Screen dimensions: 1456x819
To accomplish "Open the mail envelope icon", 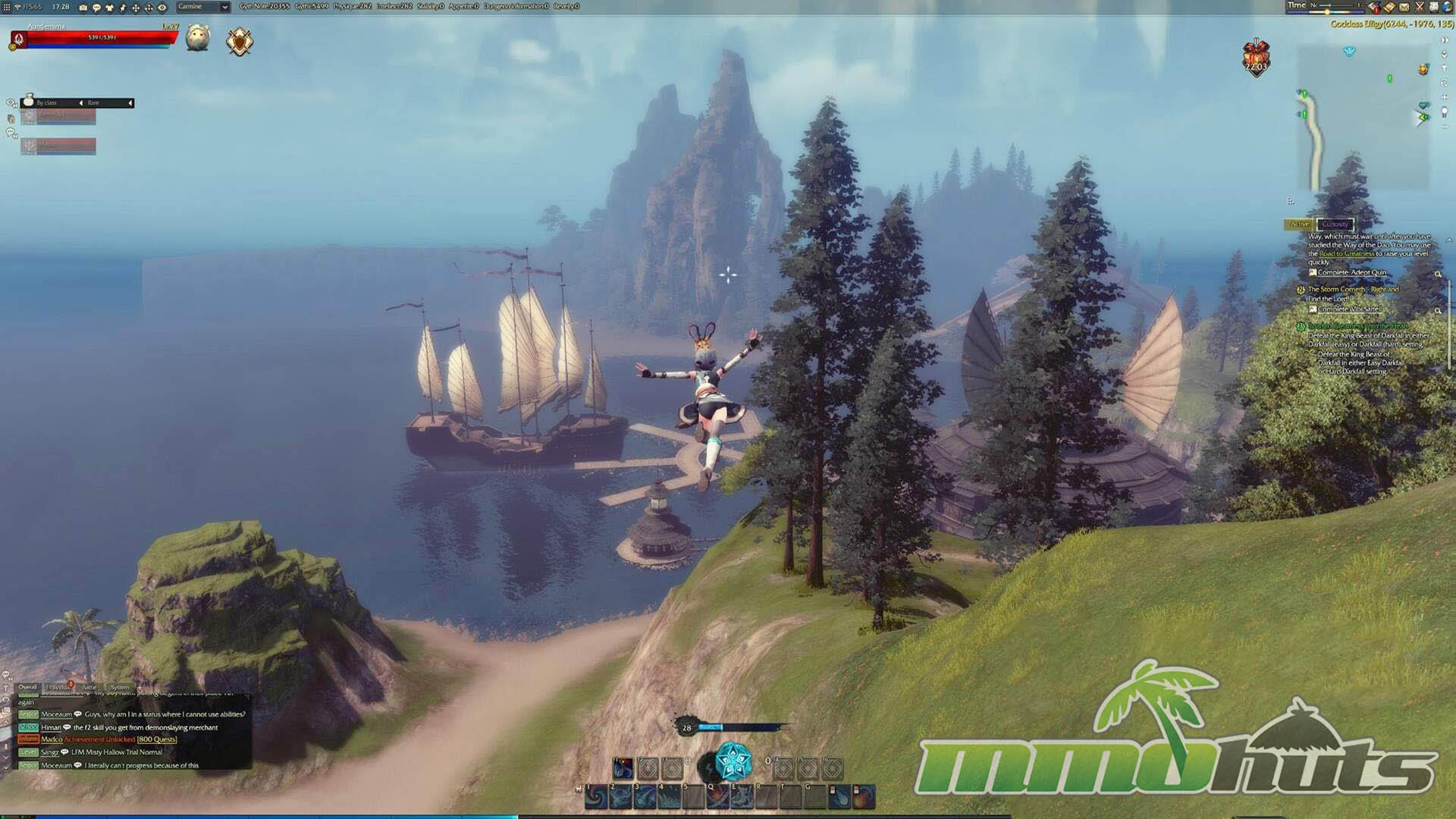I will click(x=1404, y=7).
